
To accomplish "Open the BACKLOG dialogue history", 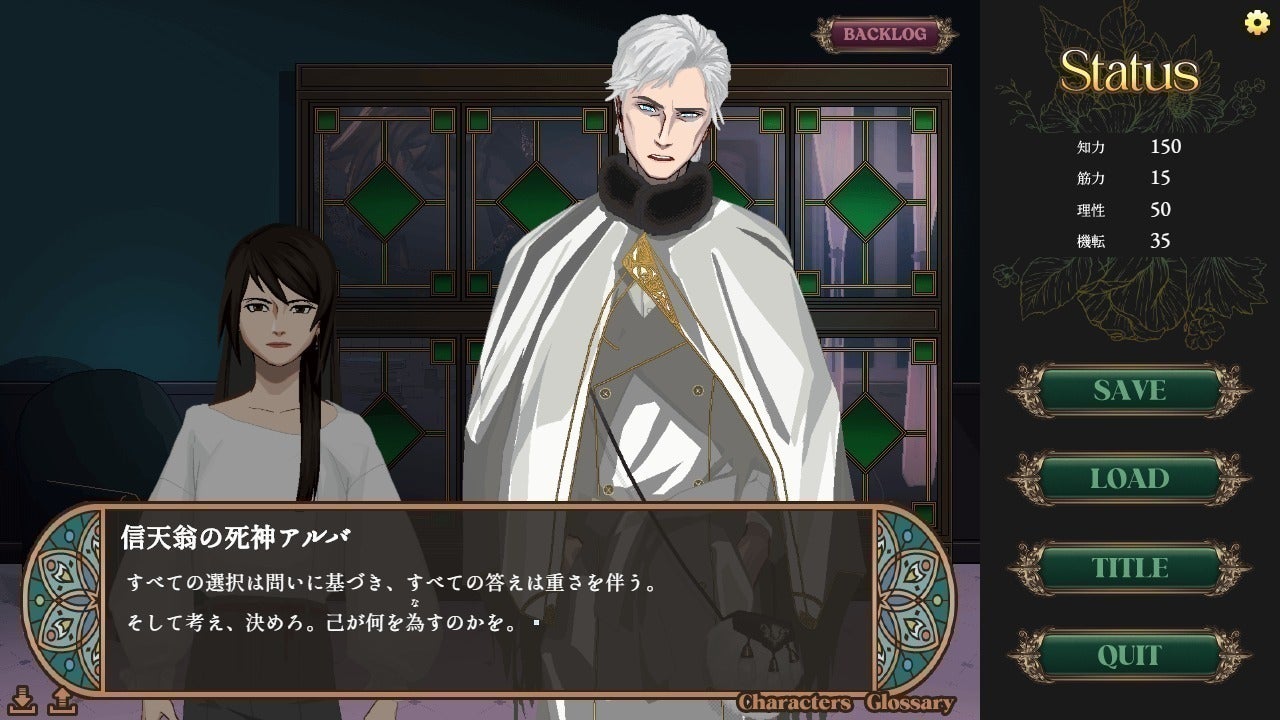I will [x=884, y=34].
